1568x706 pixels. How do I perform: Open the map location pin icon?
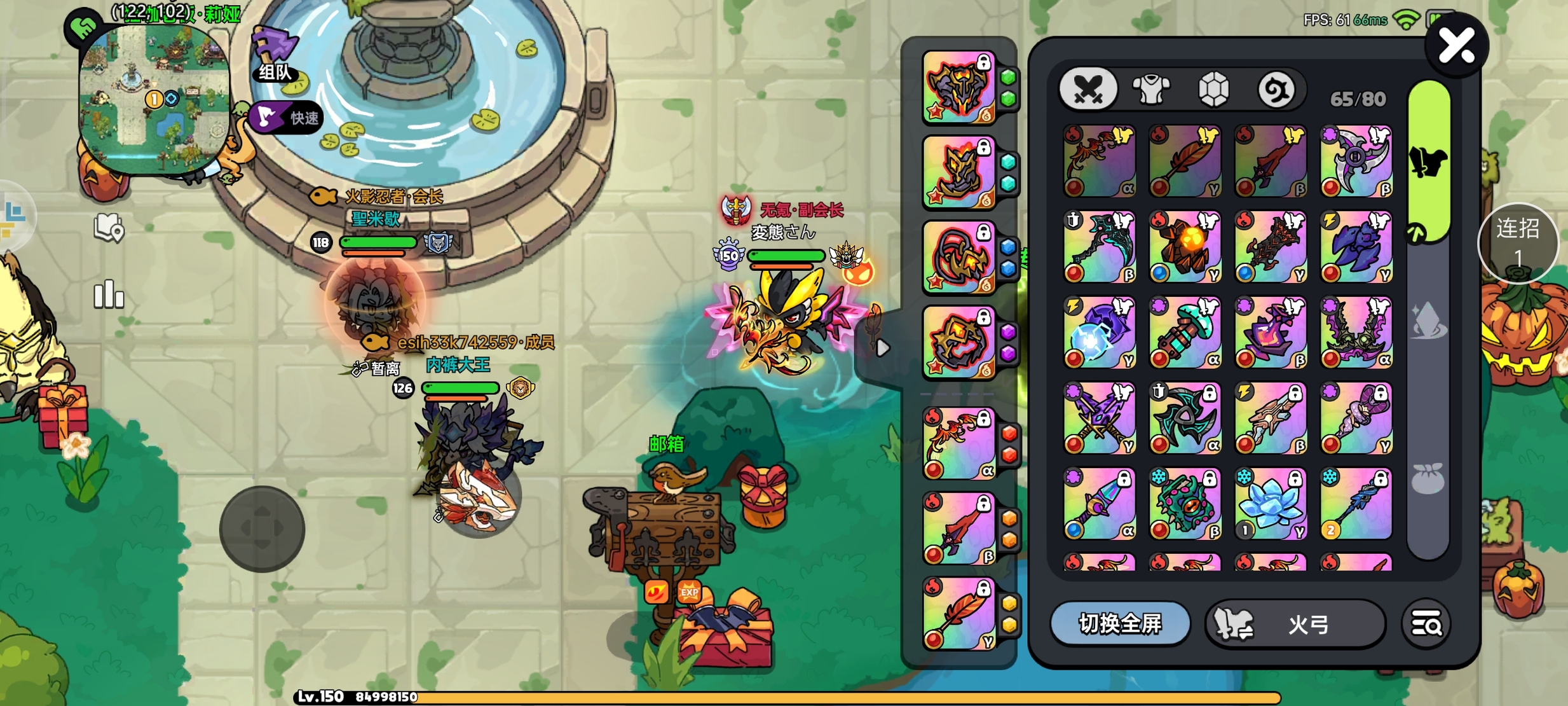(109, 228)
